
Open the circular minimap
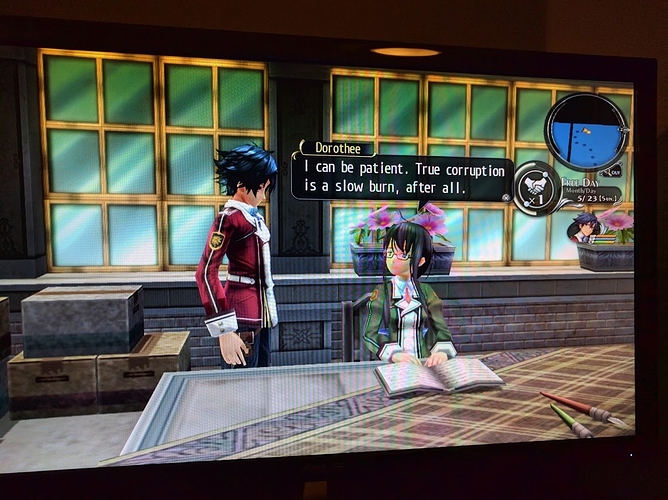(585, 130)
